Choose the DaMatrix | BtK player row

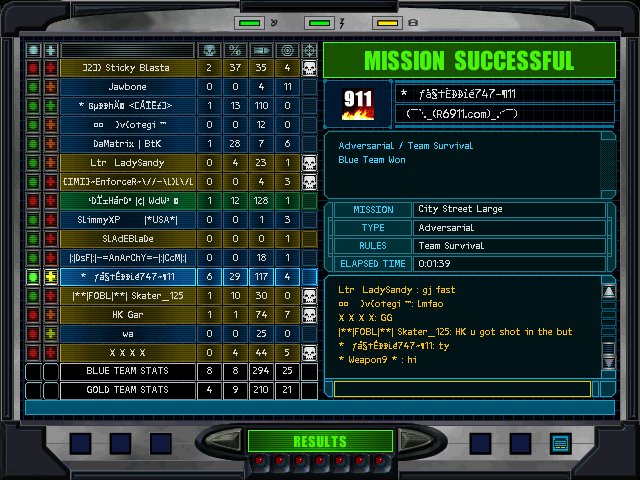(128, 144)
